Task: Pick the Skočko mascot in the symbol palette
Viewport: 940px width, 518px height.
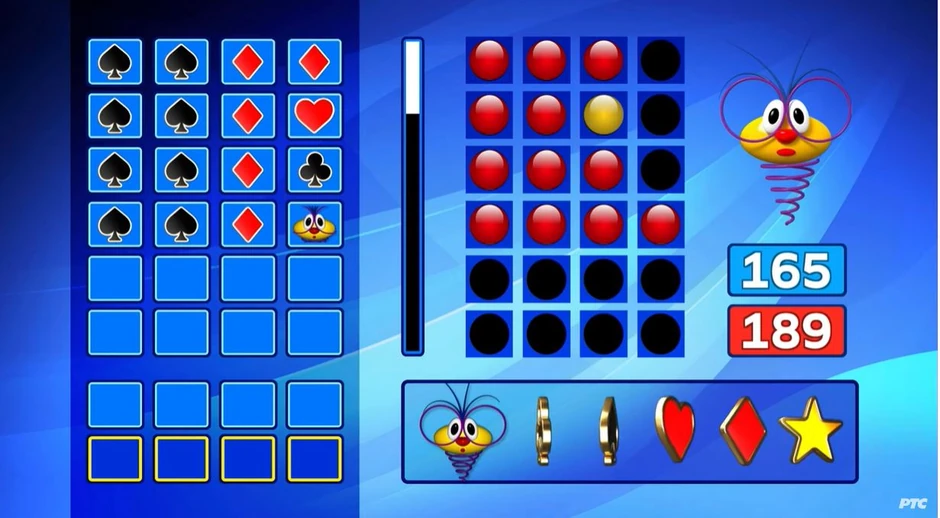Action: (x=461, y=431)
